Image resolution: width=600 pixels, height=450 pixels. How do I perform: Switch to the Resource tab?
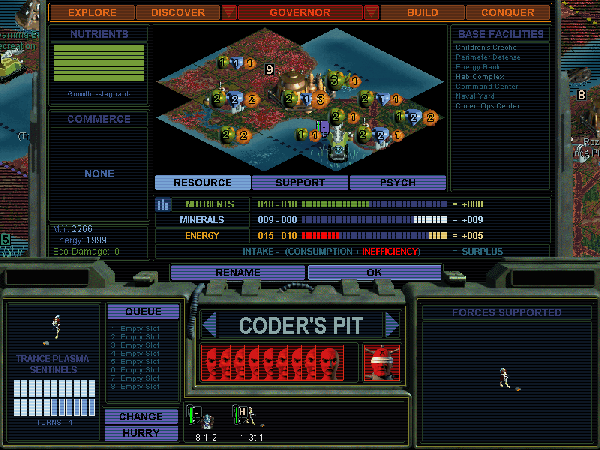[202, 183]
